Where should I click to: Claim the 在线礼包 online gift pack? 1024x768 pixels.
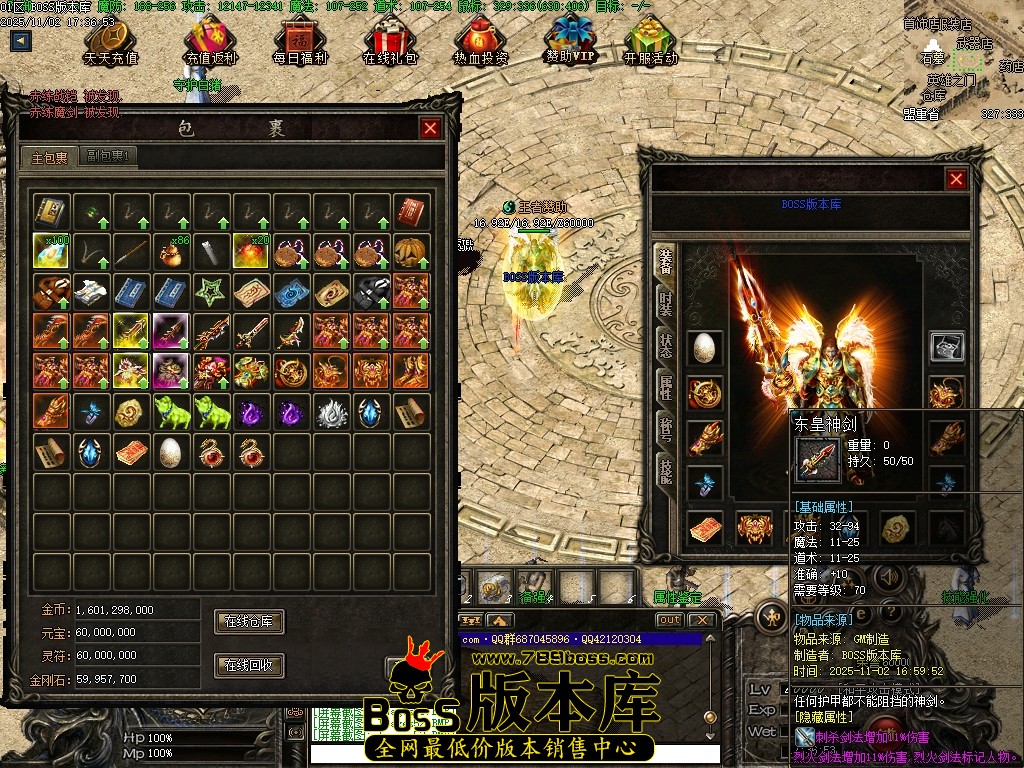(x=388, y=42)
